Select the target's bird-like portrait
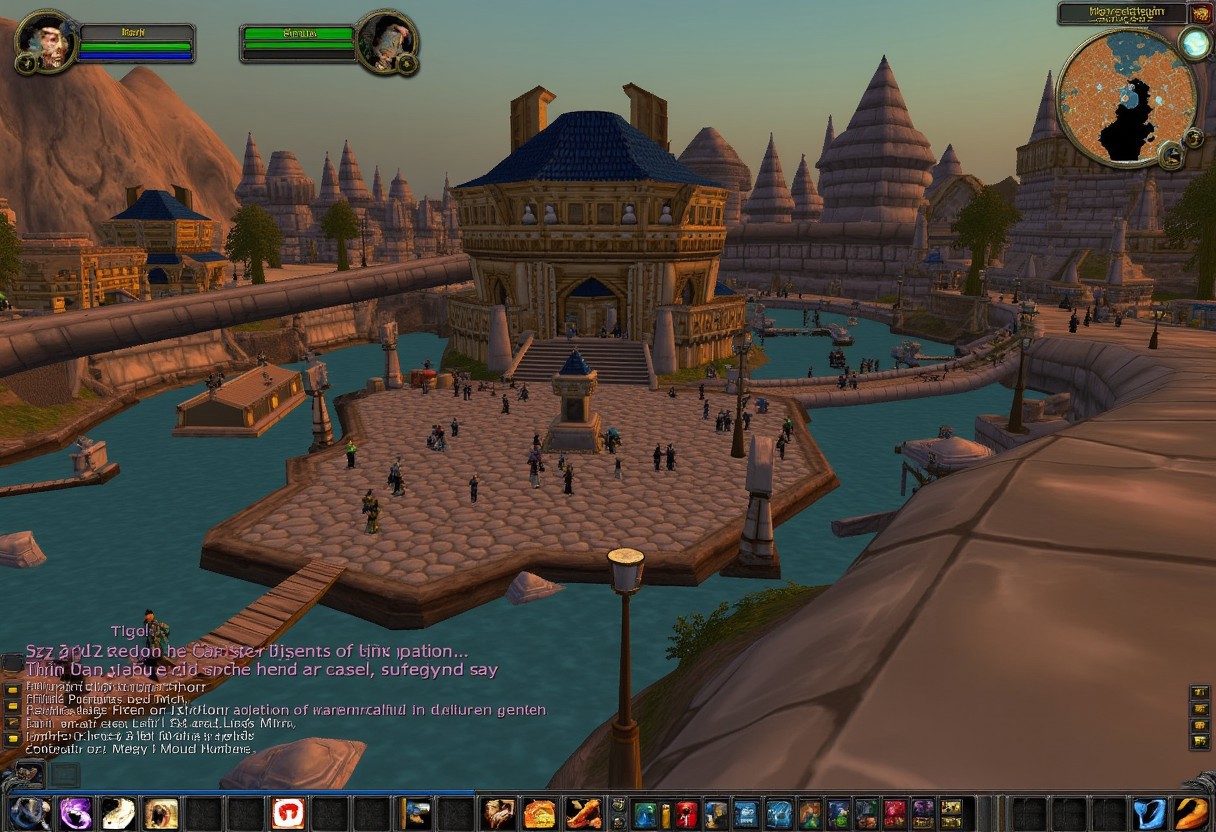Image resolution: width=1216 pixels, height=832 pixels. (385, 42)
